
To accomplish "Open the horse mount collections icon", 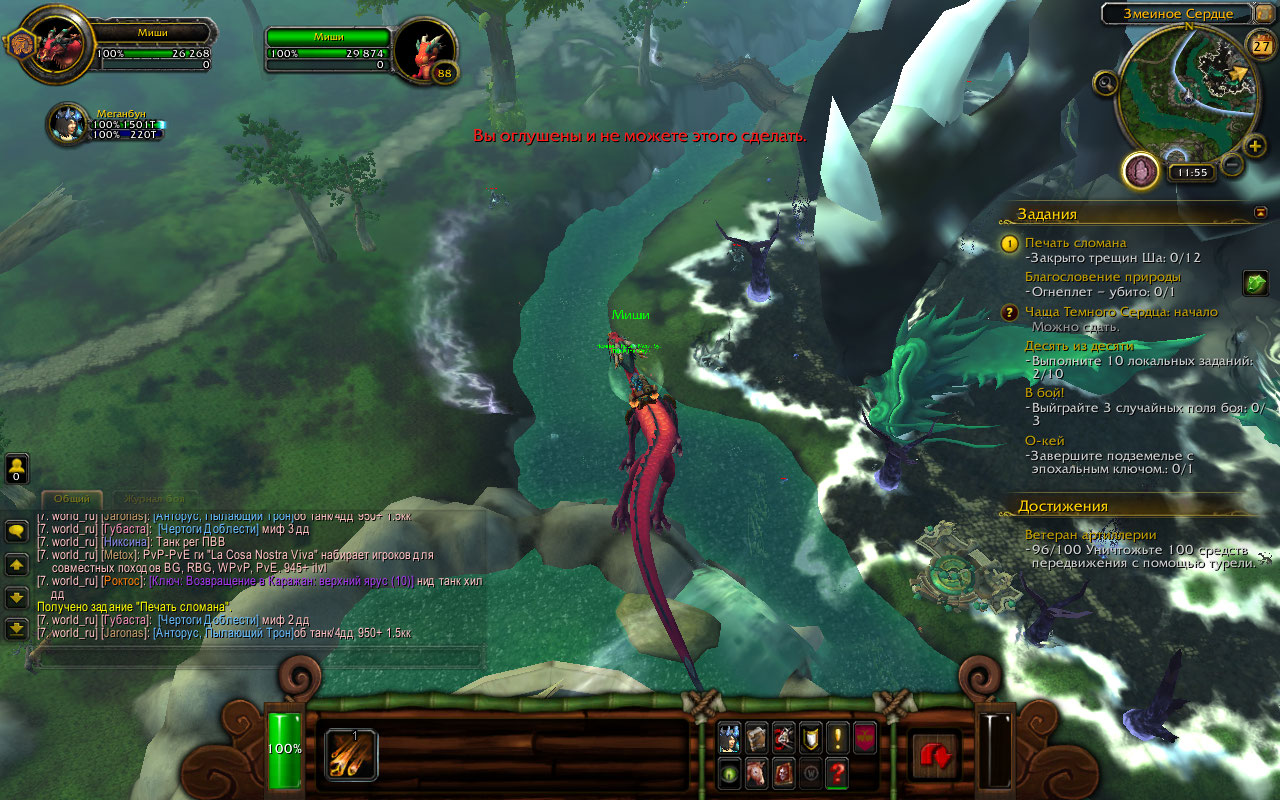I will [757, 773].
